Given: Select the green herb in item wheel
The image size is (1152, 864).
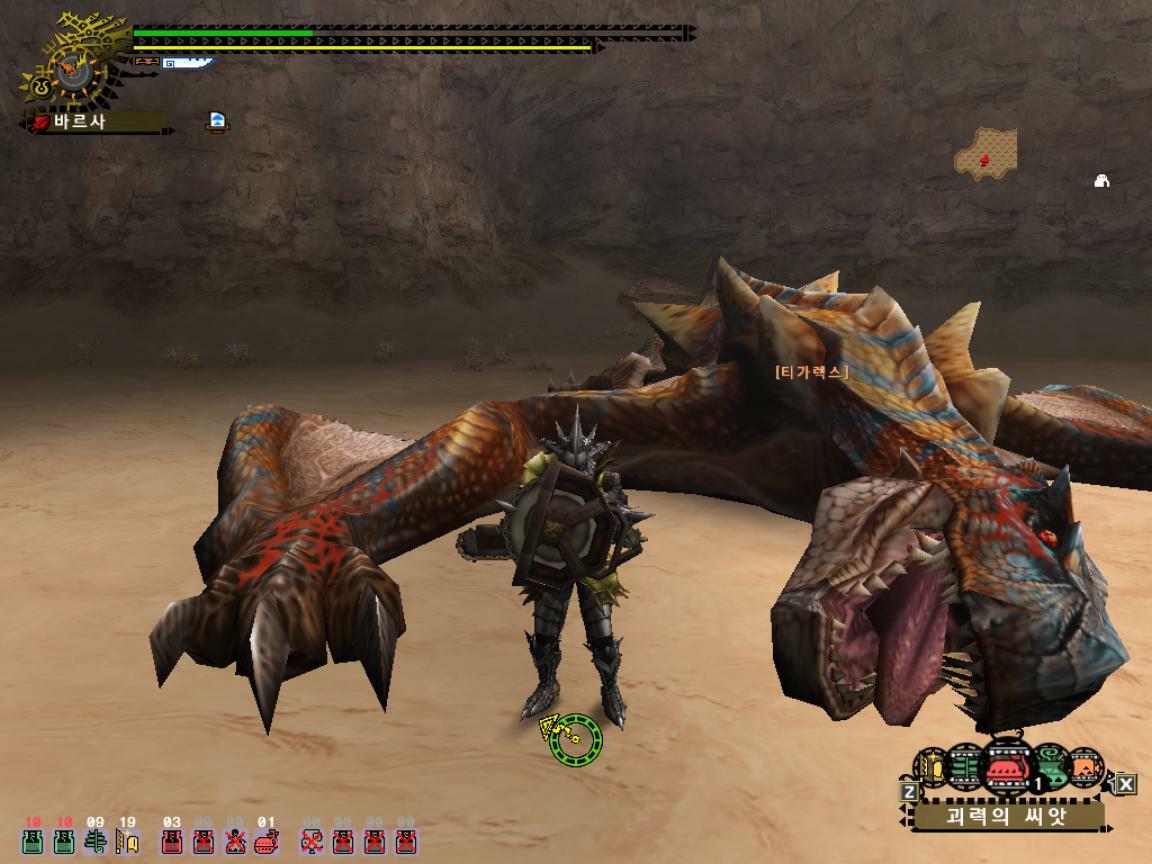Looking at the screenshot, I should coord(966,768).
